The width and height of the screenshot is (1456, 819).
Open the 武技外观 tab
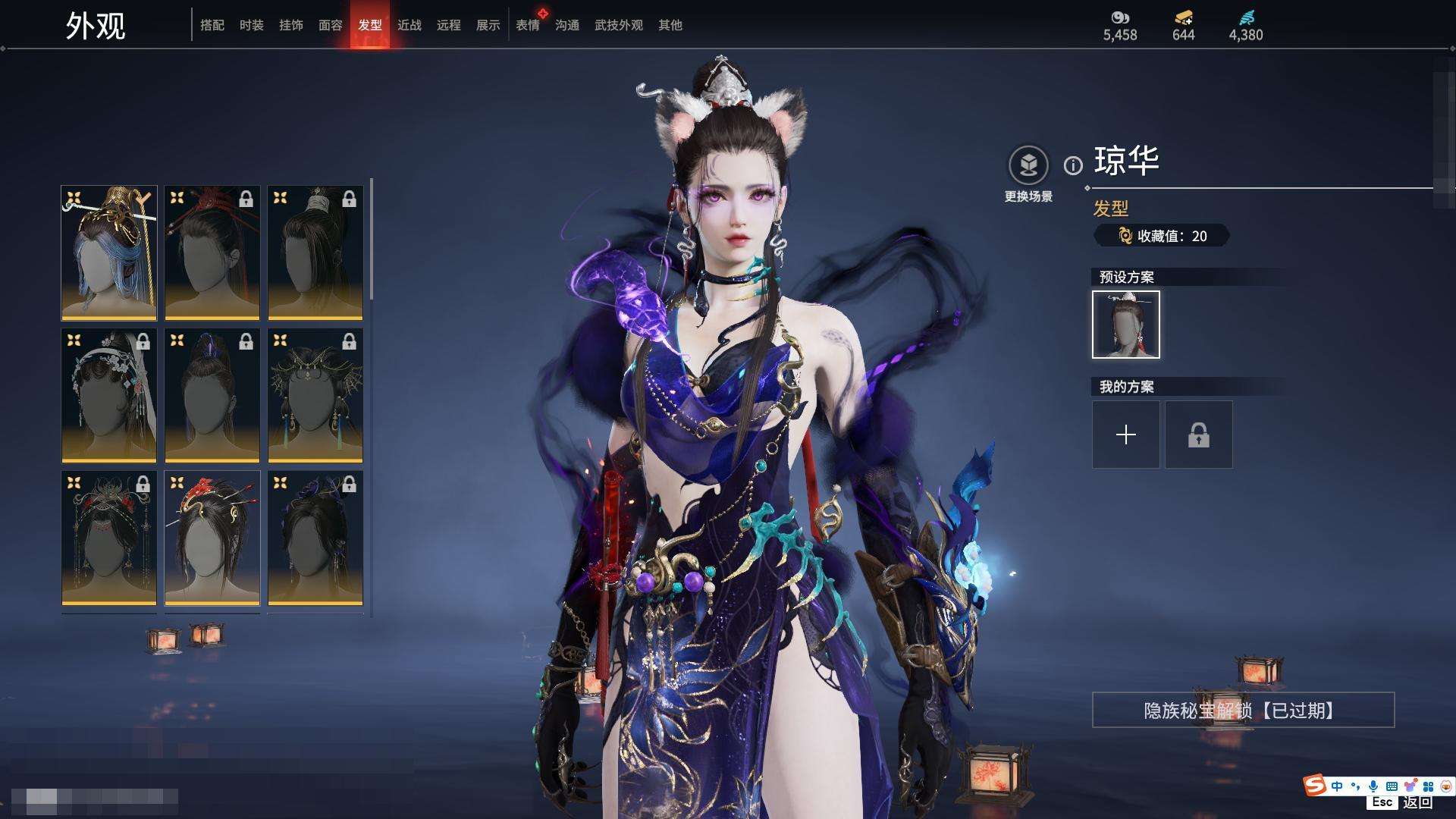[619, 25]
